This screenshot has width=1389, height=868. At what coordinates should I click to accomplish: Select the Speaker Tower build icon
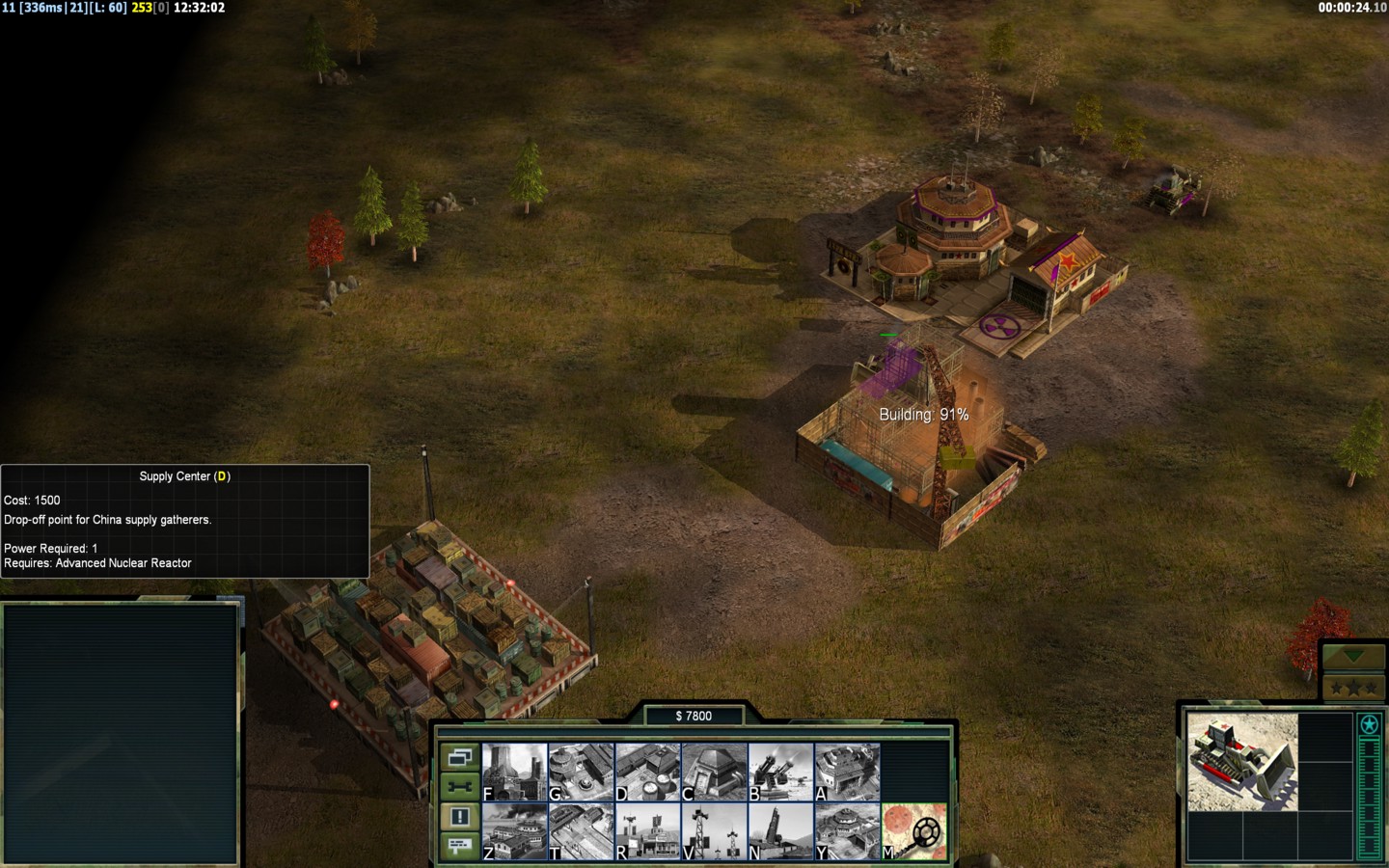(715, 831)
